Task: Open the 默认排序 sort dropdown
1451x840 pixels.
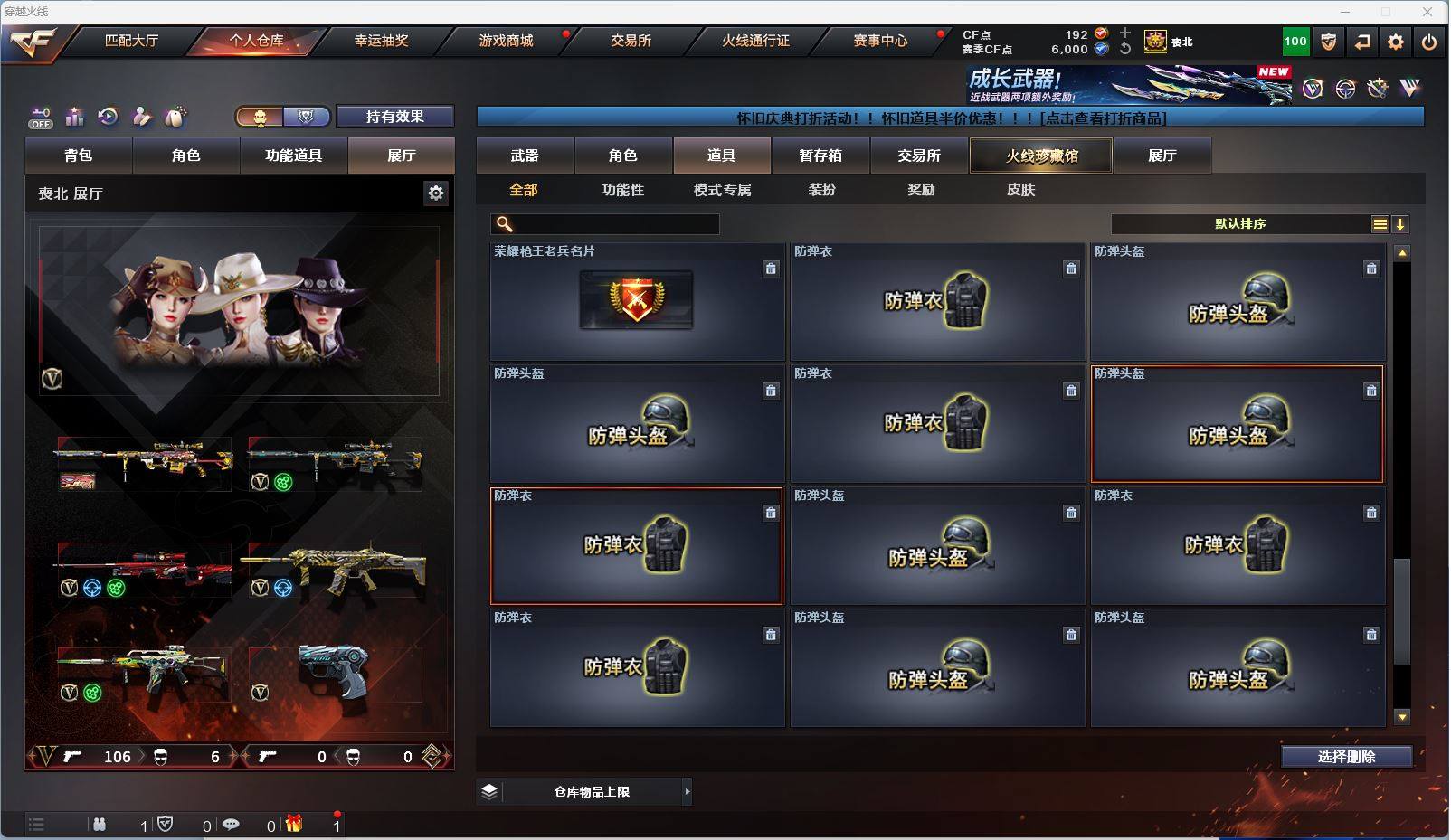Action: tap(1241, 224)
